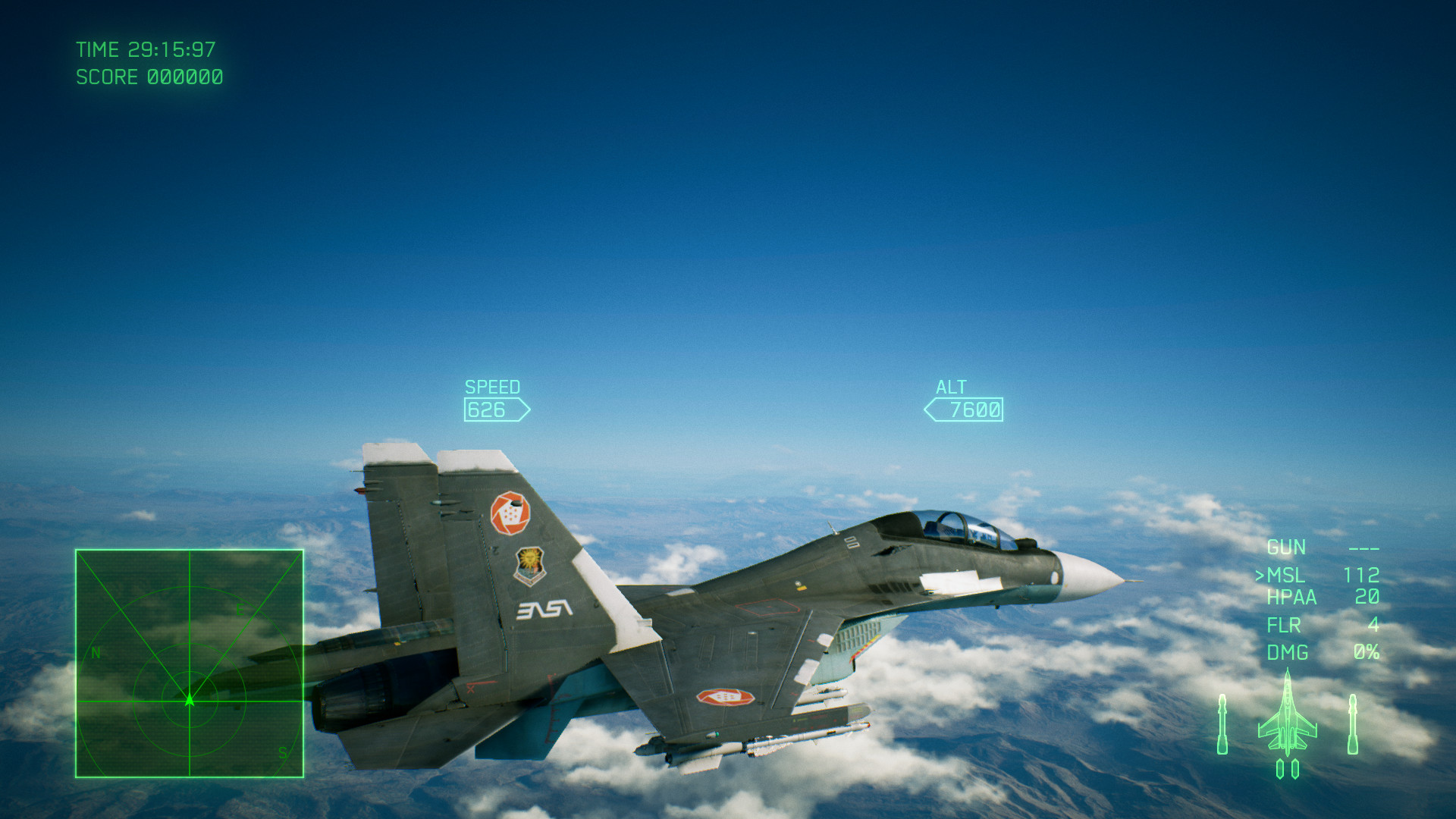Select the SCORE 000000 display
The image size is (1456, 819).
pyautogui.click(x=149, y=77)
